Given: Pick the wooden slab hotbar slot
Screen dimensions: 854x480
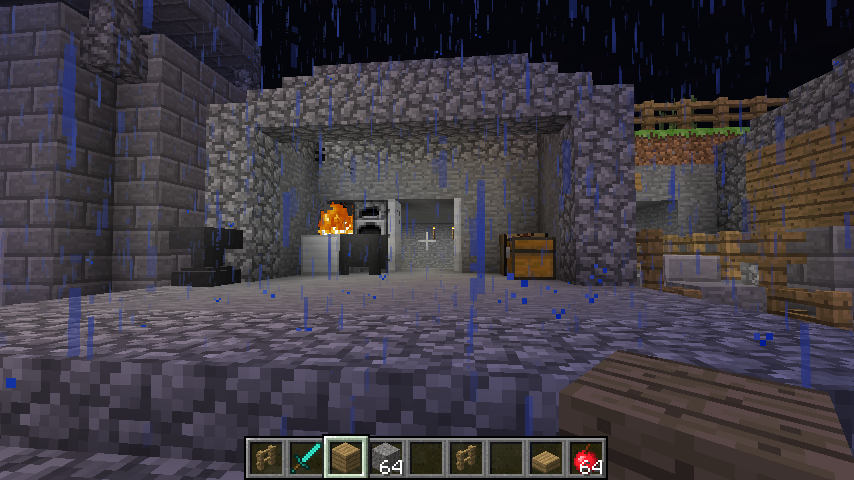Looking at the screenshot, I should point(546,458).
